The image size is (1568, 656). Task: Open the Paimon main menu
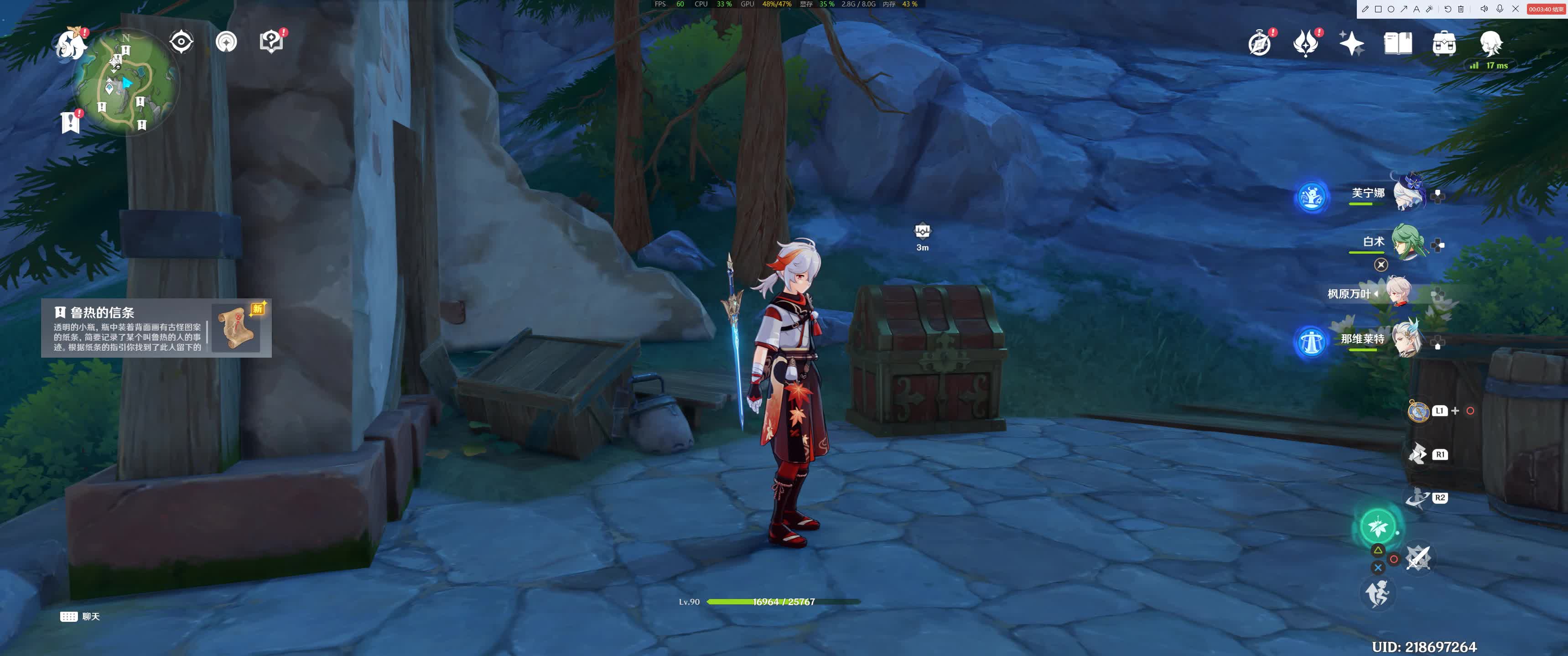(x=69, y=44)
